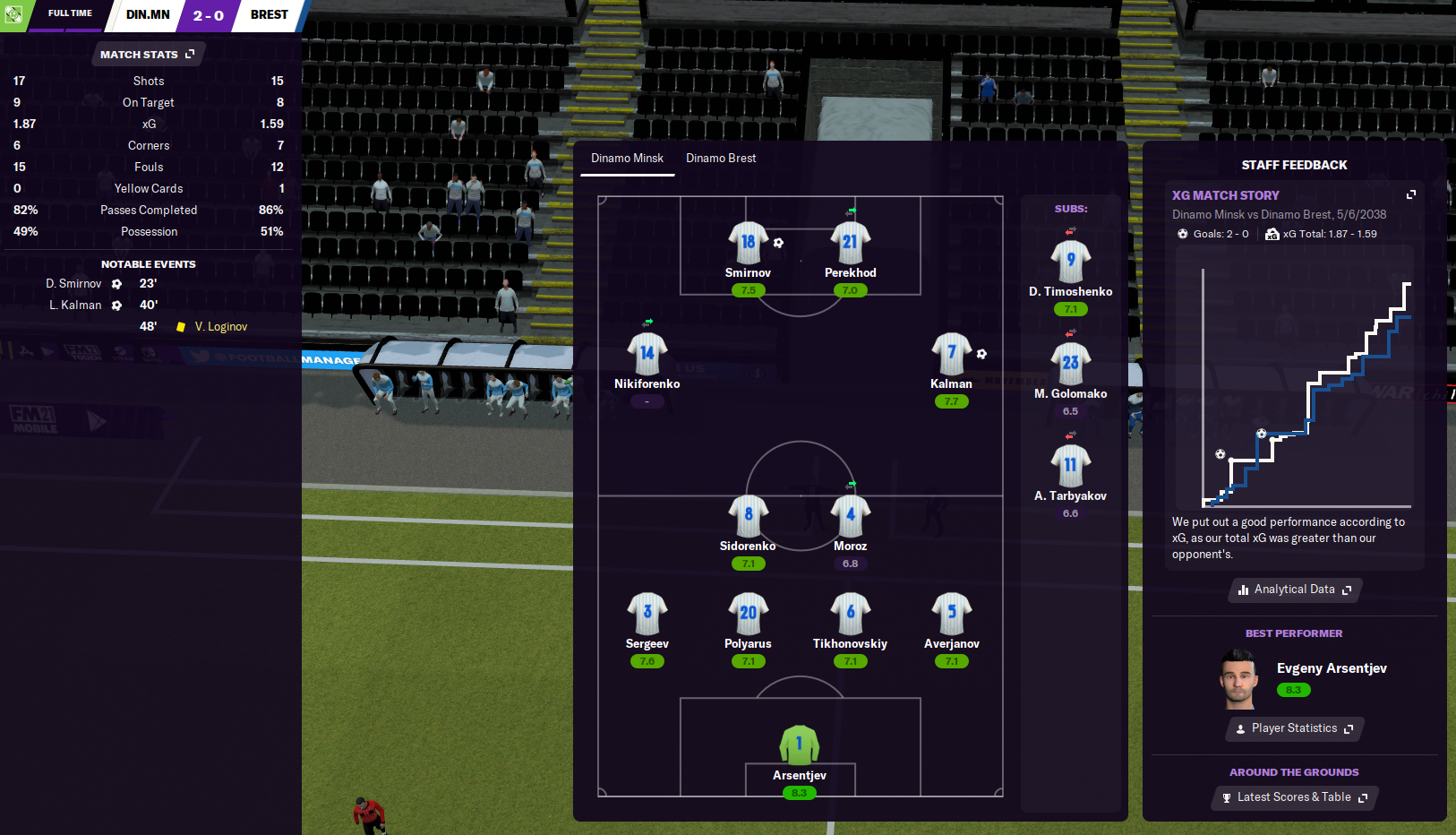1456x835 pixels.
Task: Open Analytical Data
Action: point(1294,590)
